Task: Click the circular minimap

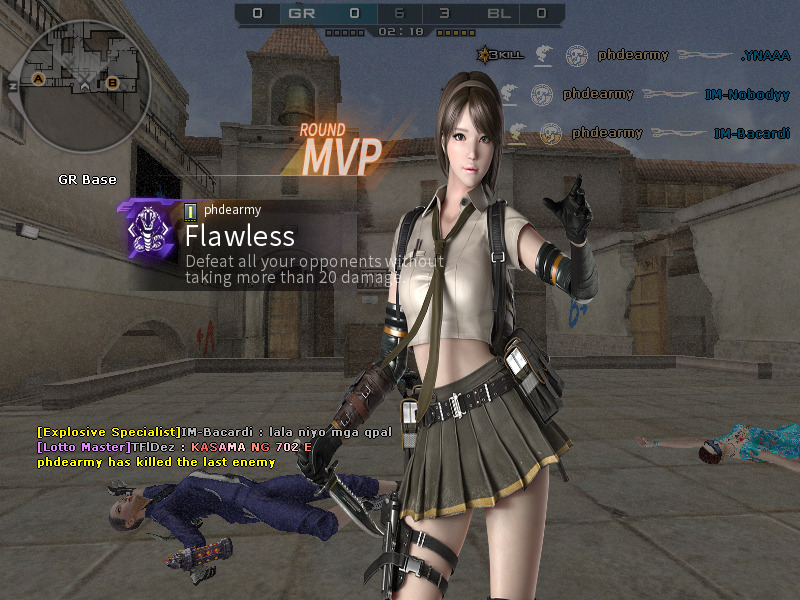Action: tap(87, 80)
